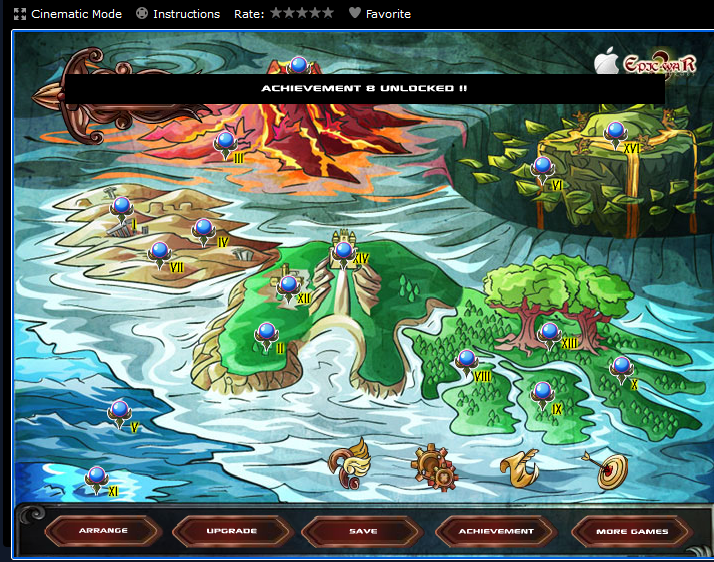The width and height of the screenshot is (714, 562).
Task: Enter the level XI stage orb
Action: pos(96,478)
